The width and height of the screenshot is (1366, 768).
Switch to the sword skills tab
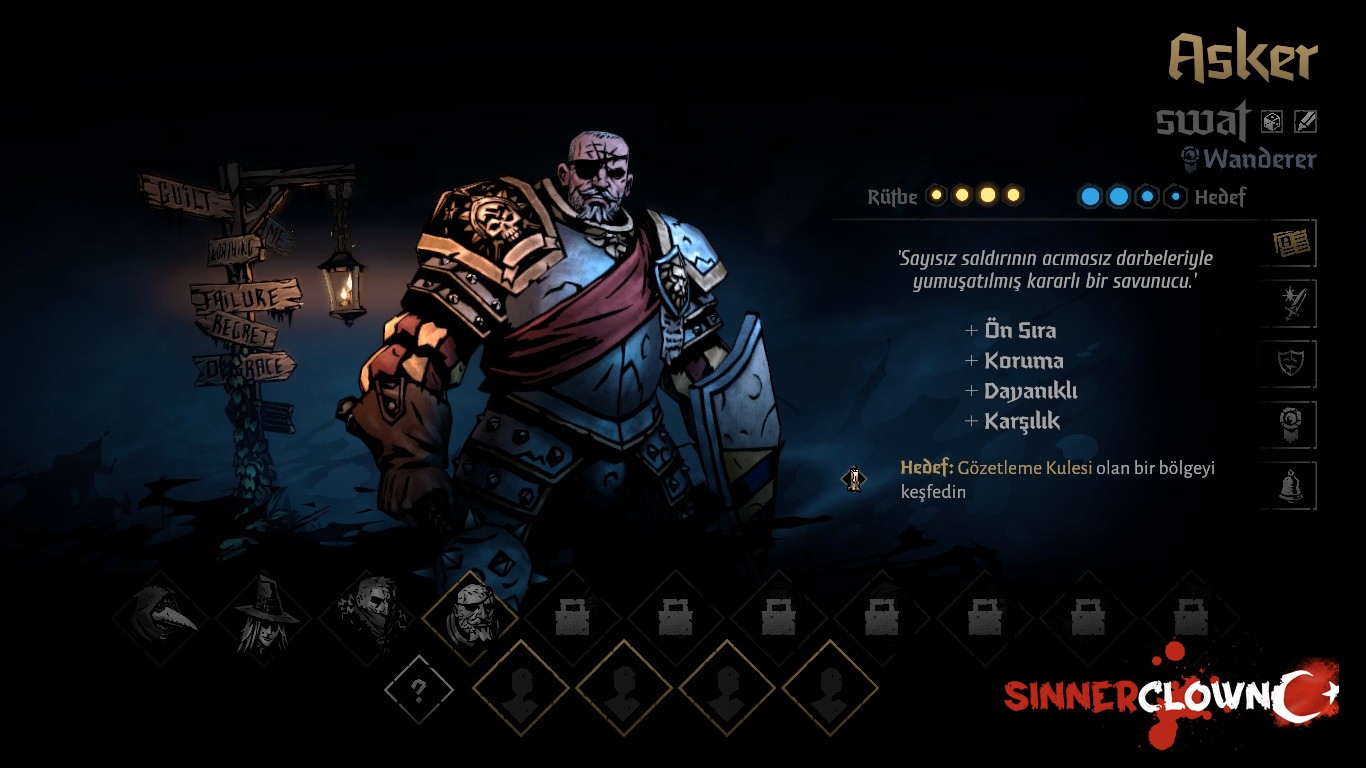click(1291, 304)
